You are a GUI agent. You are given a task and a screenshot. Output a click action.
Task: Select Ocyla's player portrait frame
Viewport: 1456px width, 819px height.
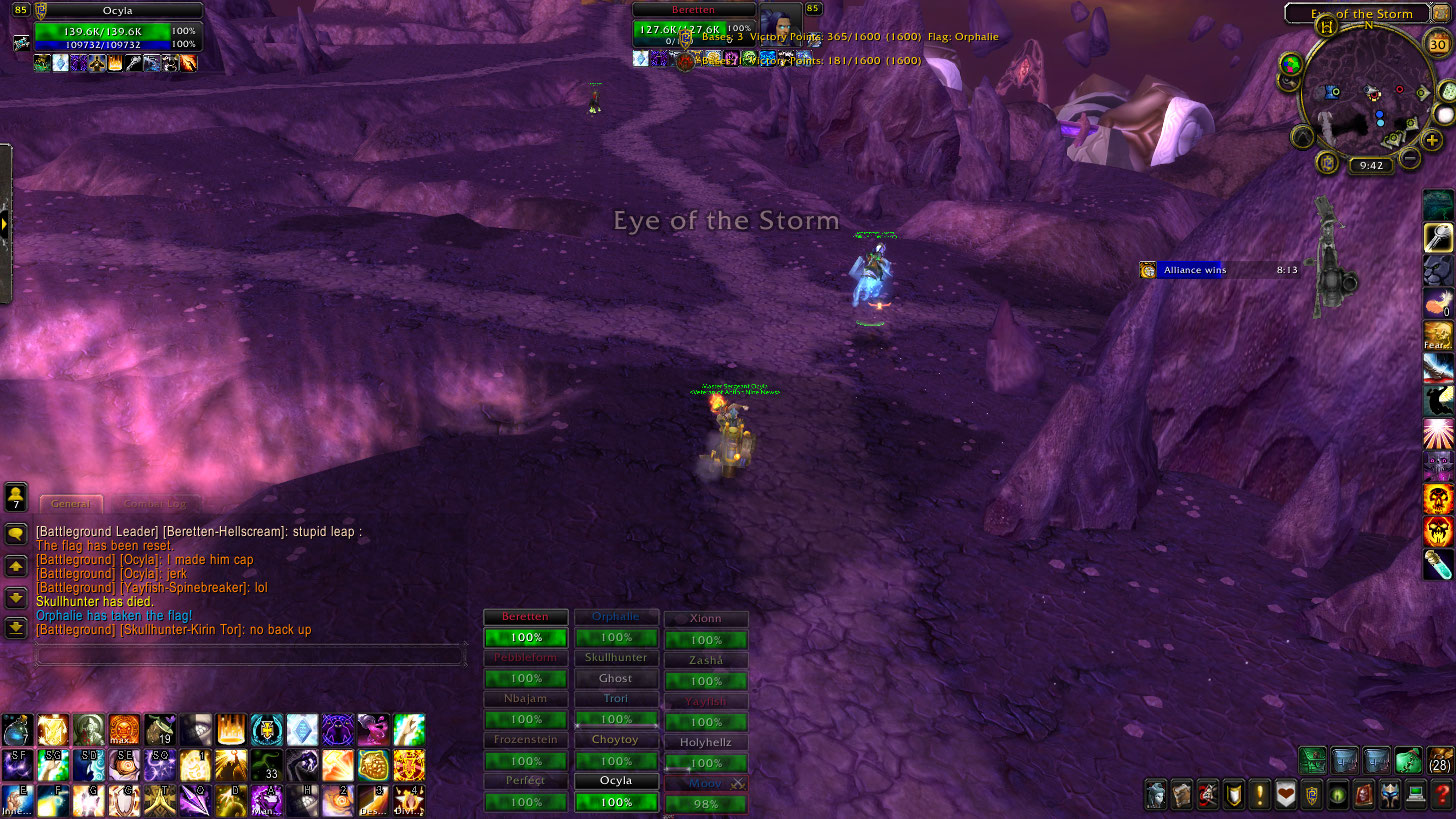click(x=118, y=31)
